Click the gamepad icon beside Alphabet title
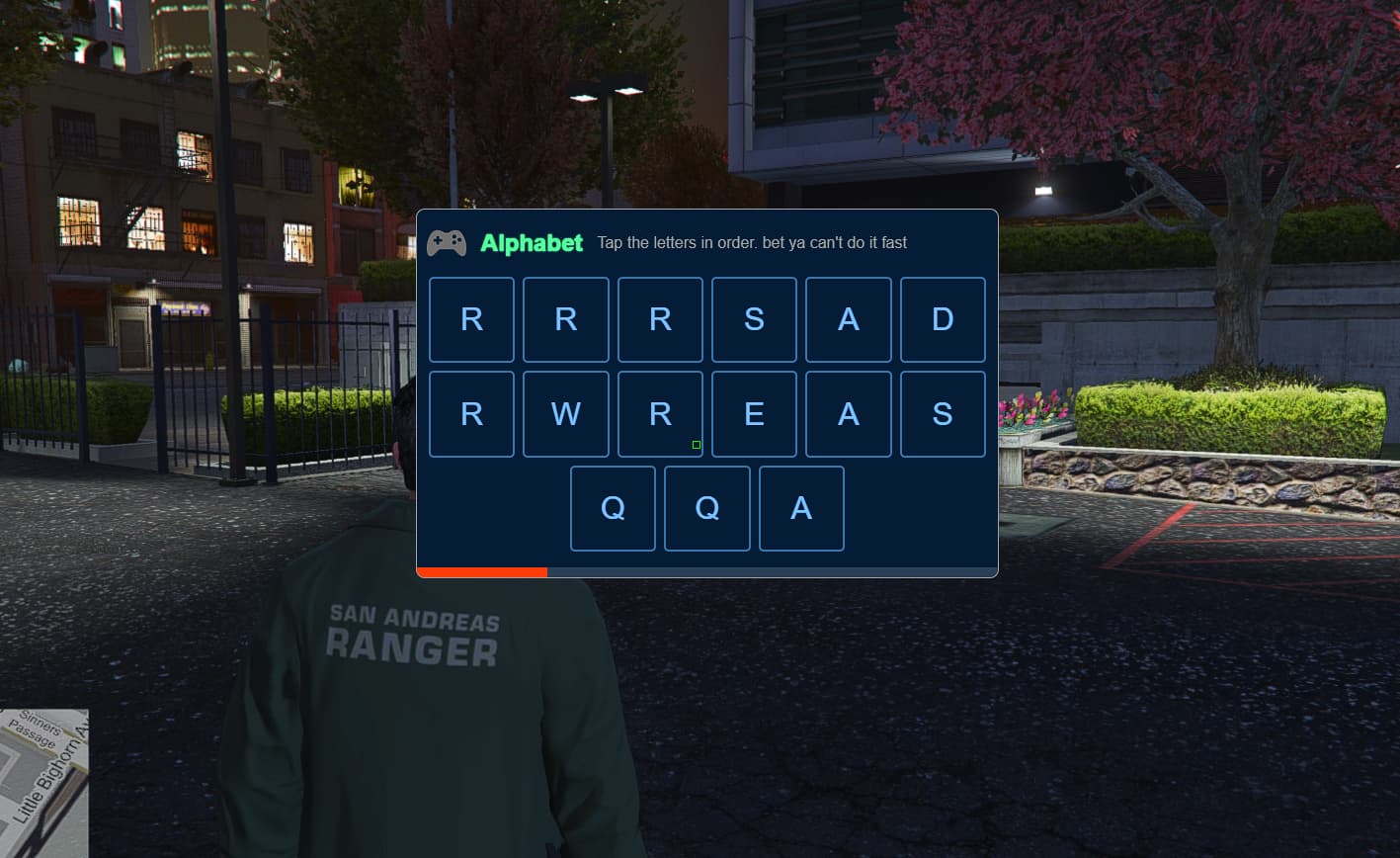The width and height of the screenshot is (1400, 858). [447, 242]
